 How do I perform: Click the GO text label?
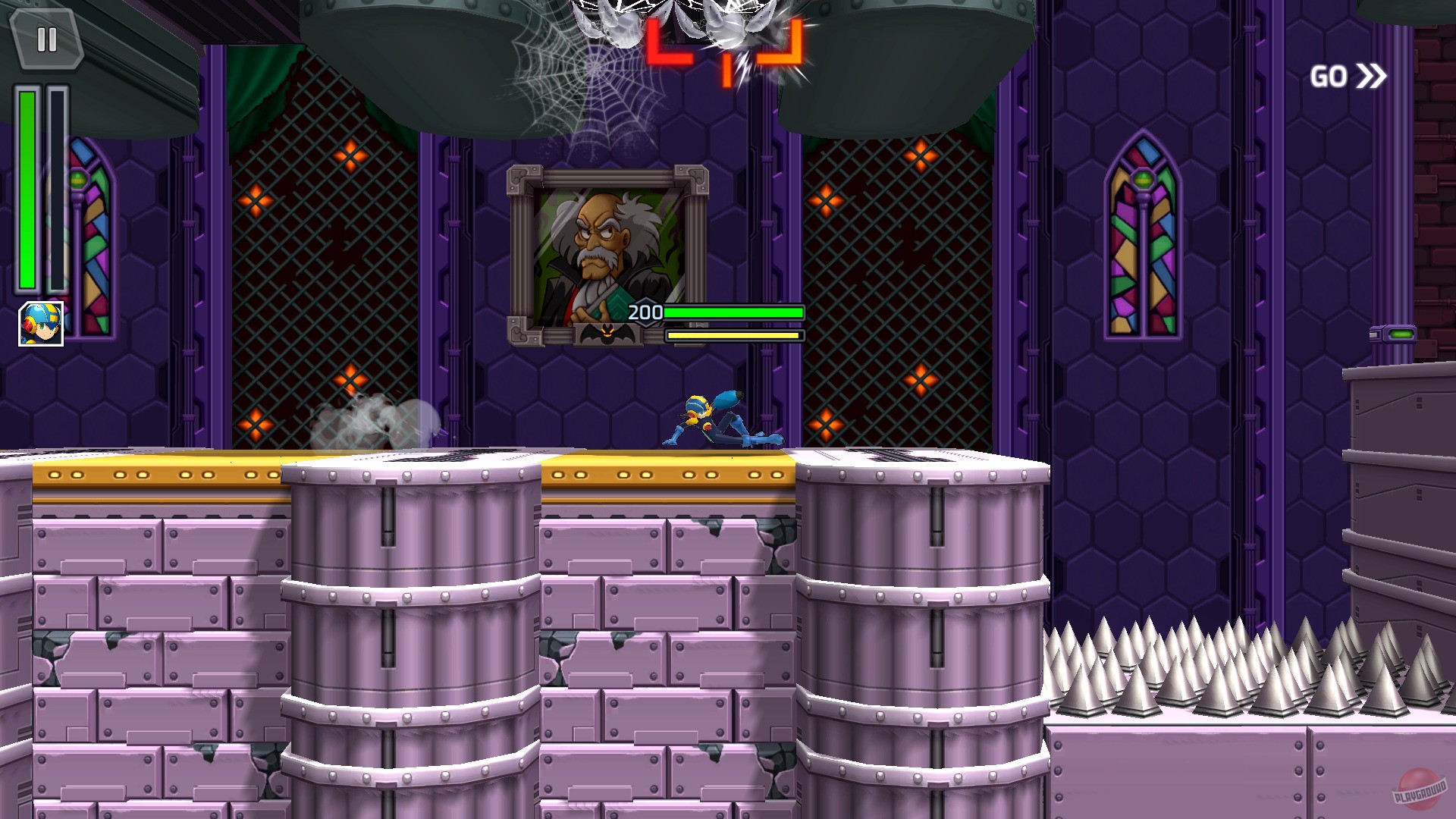pyautogui.click(x=1329, y=76)
